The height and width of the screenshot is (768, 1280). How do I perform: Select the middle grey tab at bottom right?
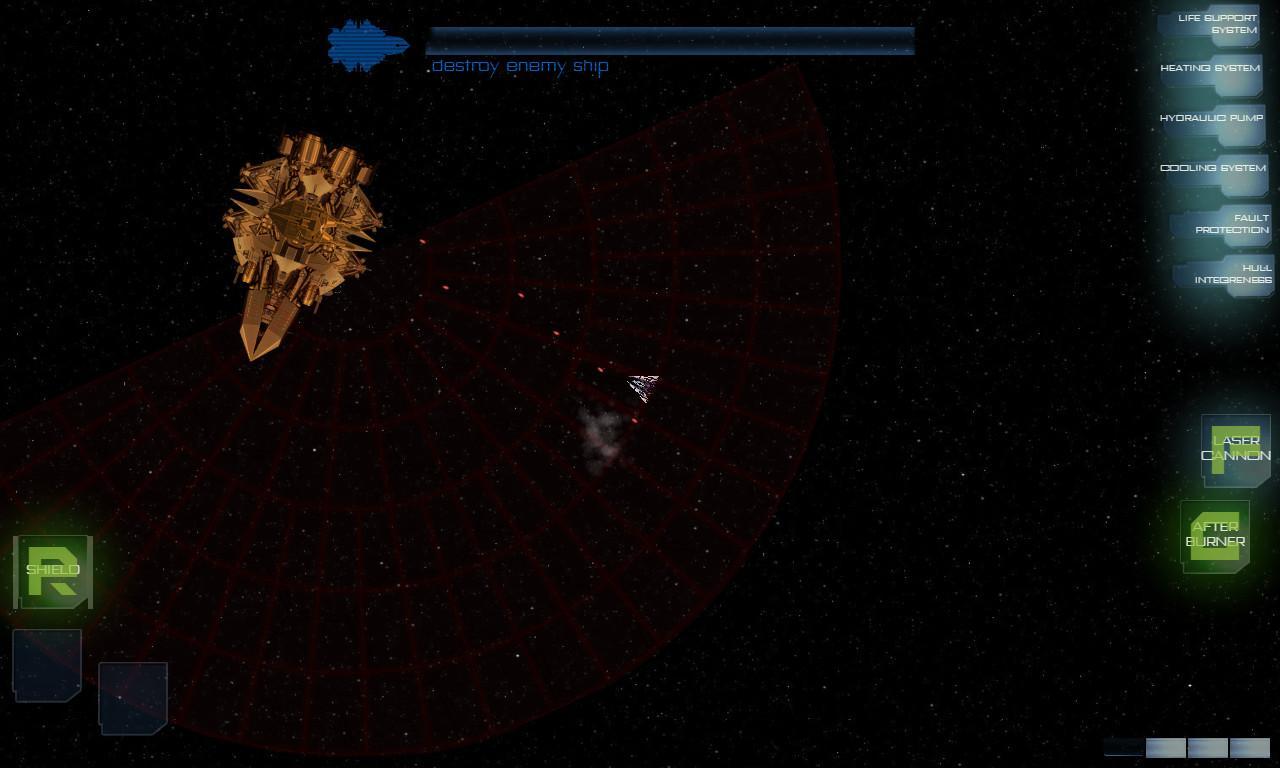coord(1207,747)
